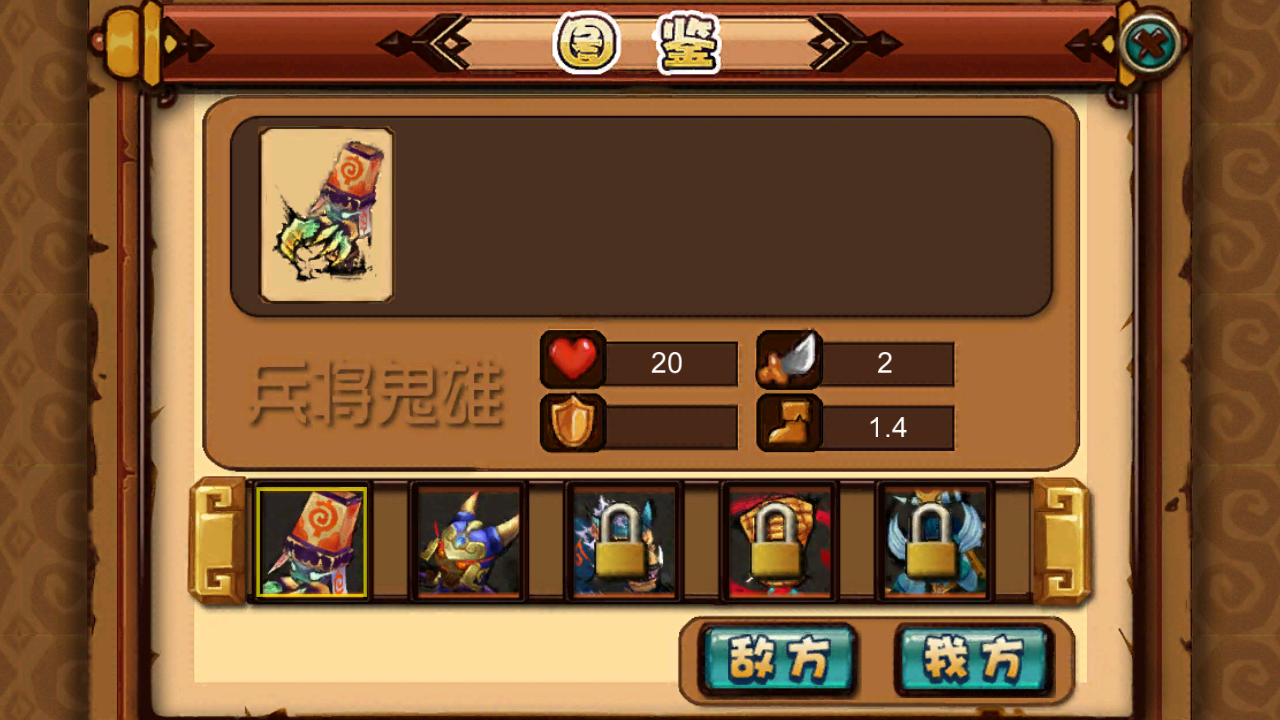The width and height of the screenshot is (1280, 720).
Task: Click the boot movement speed icon
Action: tap(790, 425)
